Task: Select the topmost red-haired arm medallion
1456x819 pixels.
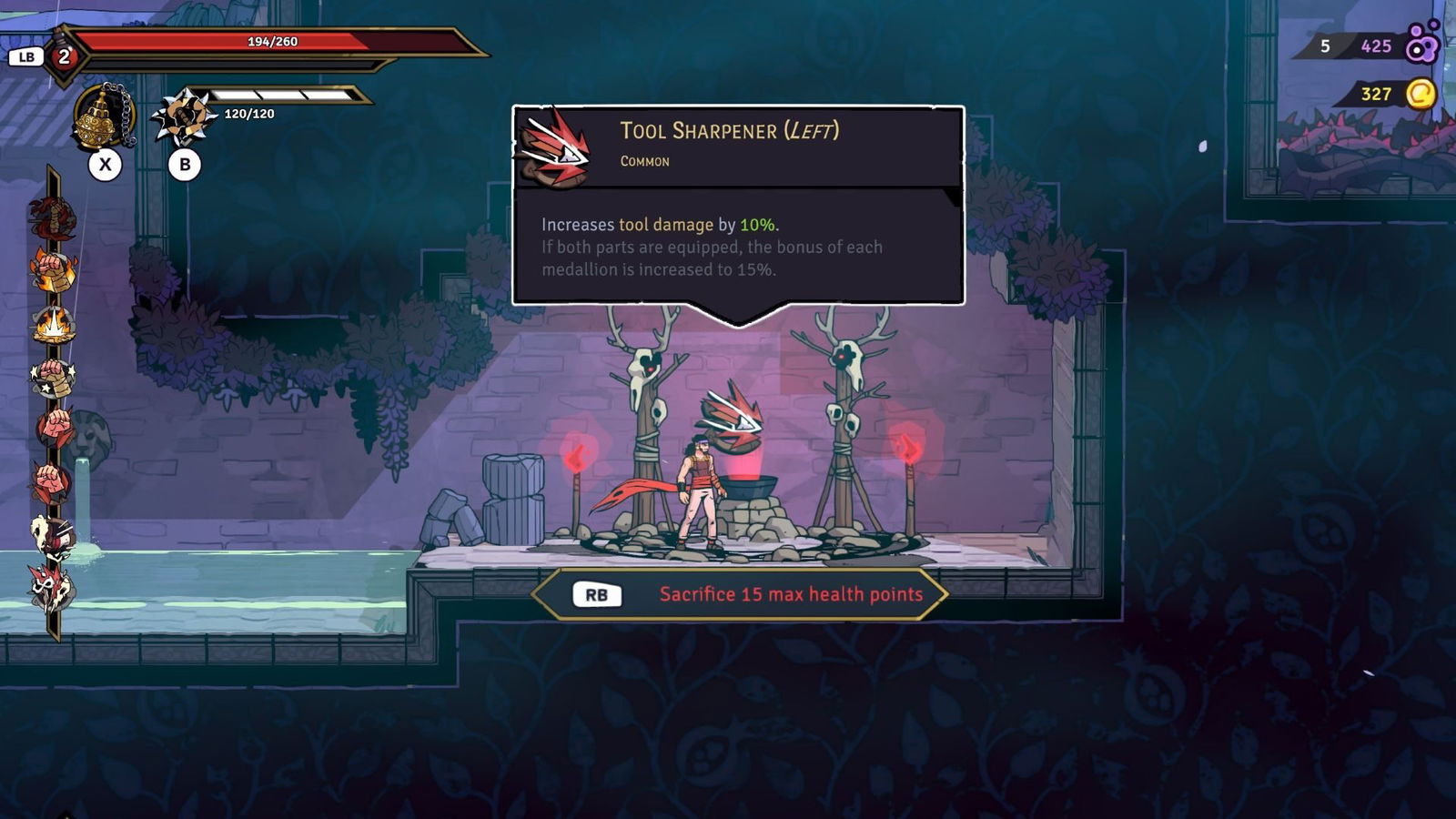Action: pyautogui.click(x=53, y=217)
